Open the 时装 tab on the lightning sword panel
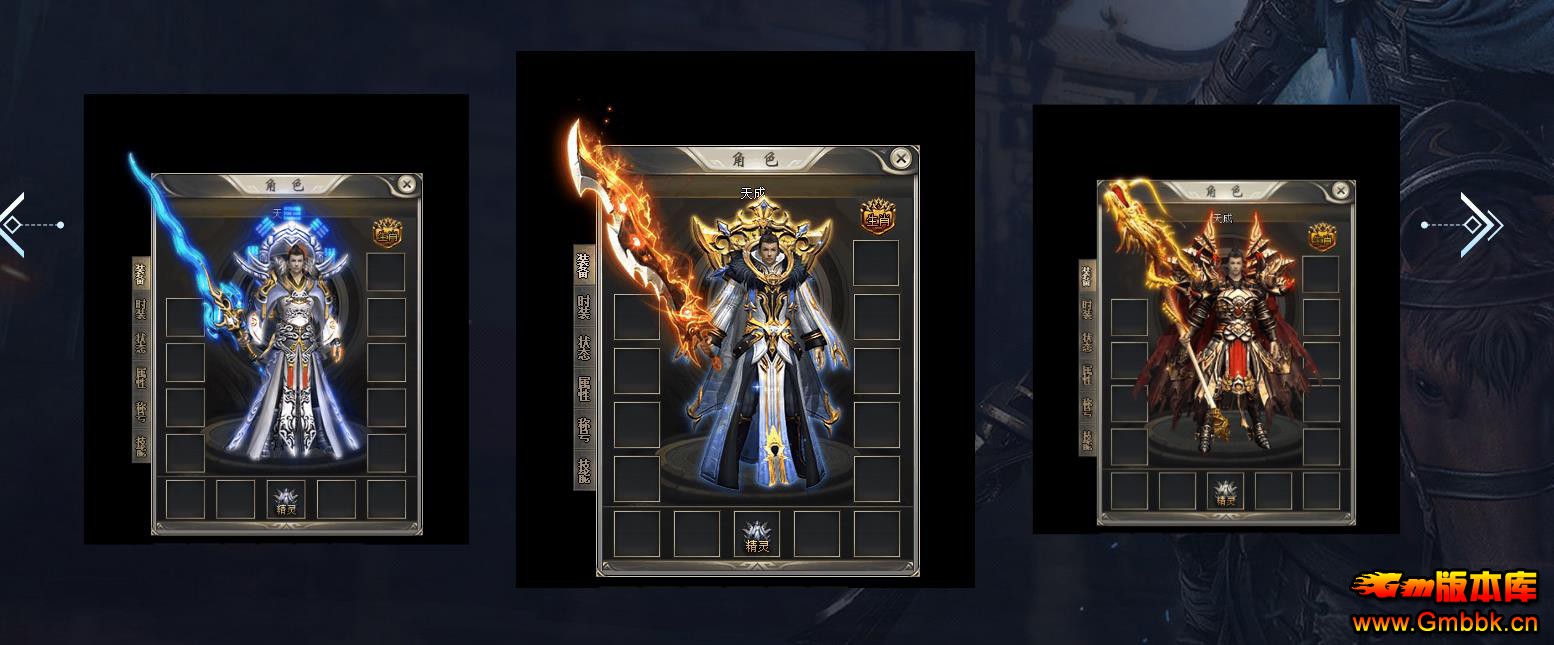The height and width of the screenshot is (645, 1554). coord(141,309)
